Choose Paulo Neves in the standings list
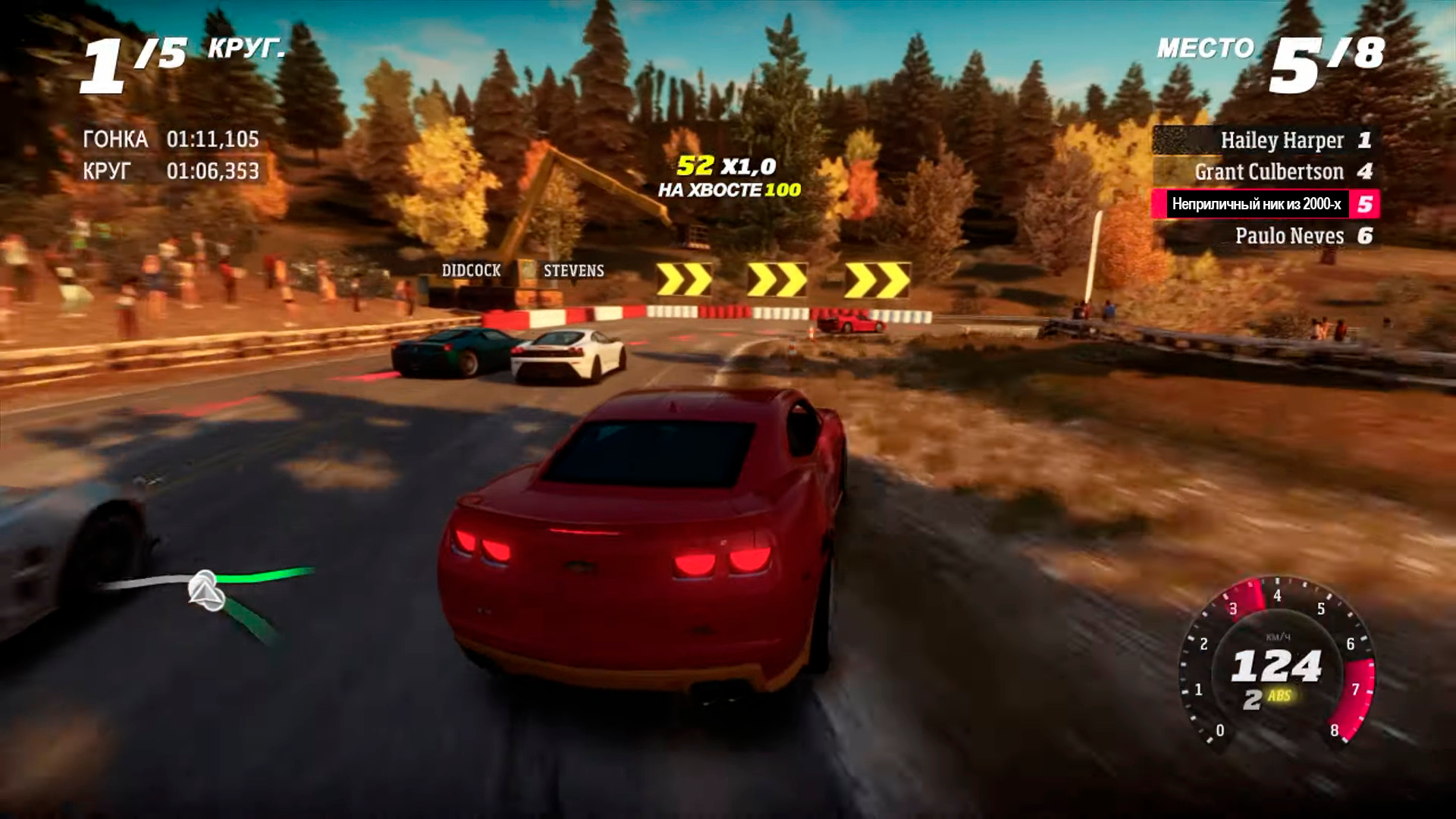 (x=1265, y=236)
